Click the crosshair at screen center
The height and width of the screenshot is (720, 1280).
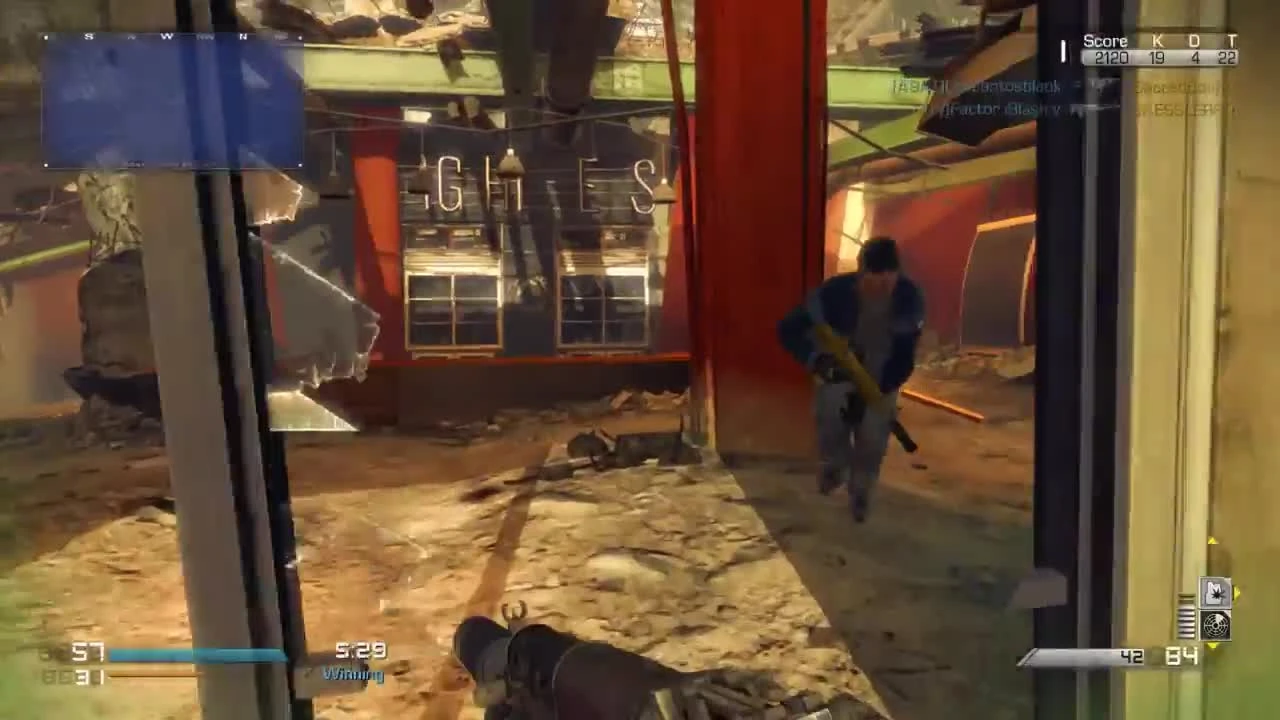click(x=640, y=360)
